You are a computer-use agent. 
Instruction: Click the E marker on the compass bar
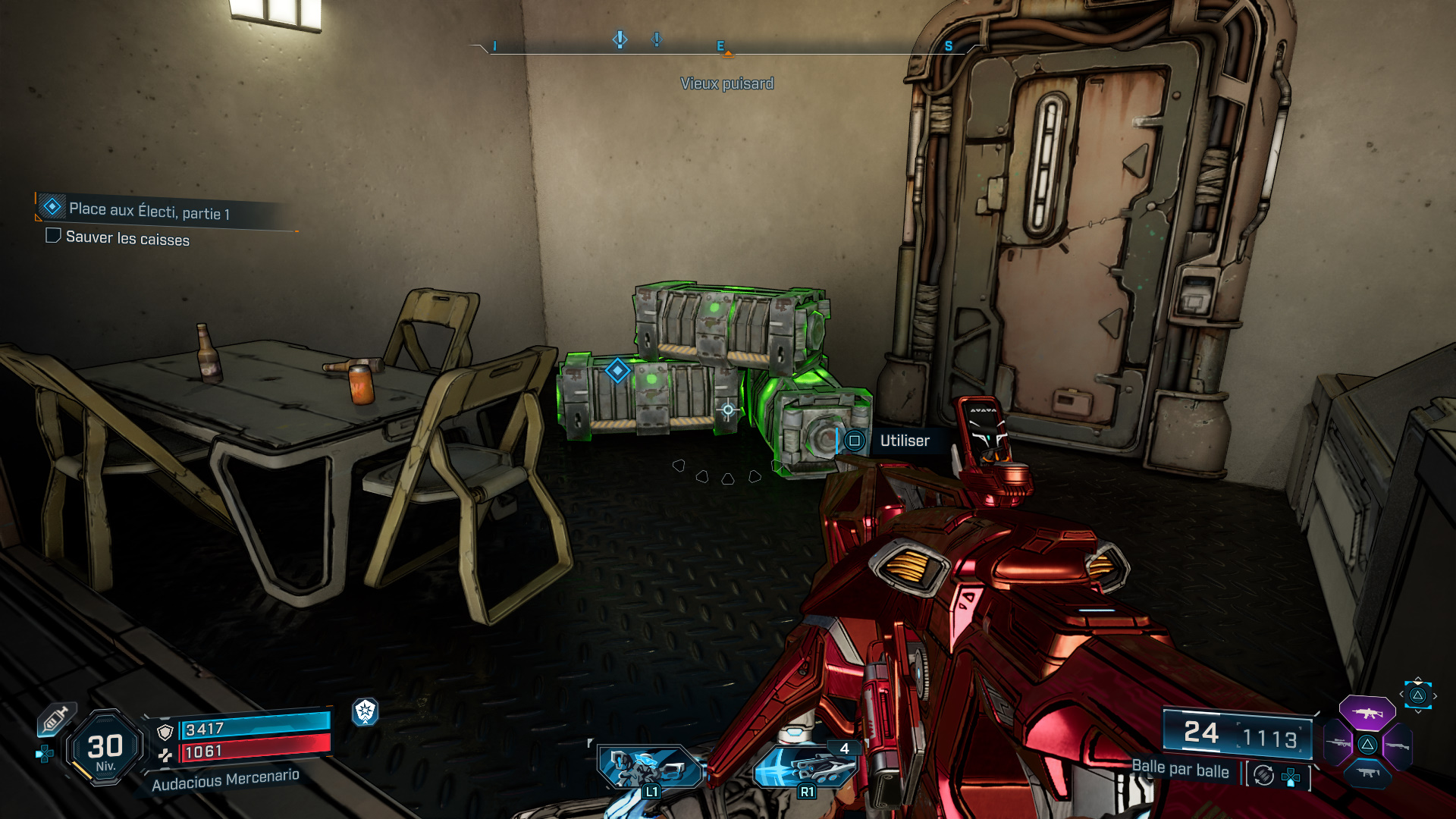point(719,45)
